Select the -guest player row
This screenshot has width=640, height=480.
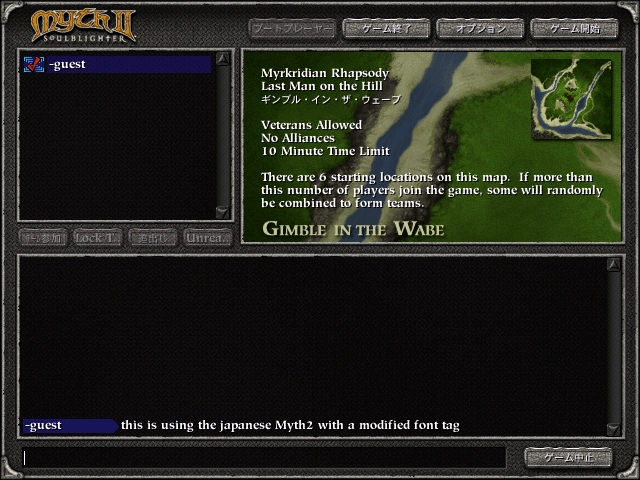[x=117, y=65]
